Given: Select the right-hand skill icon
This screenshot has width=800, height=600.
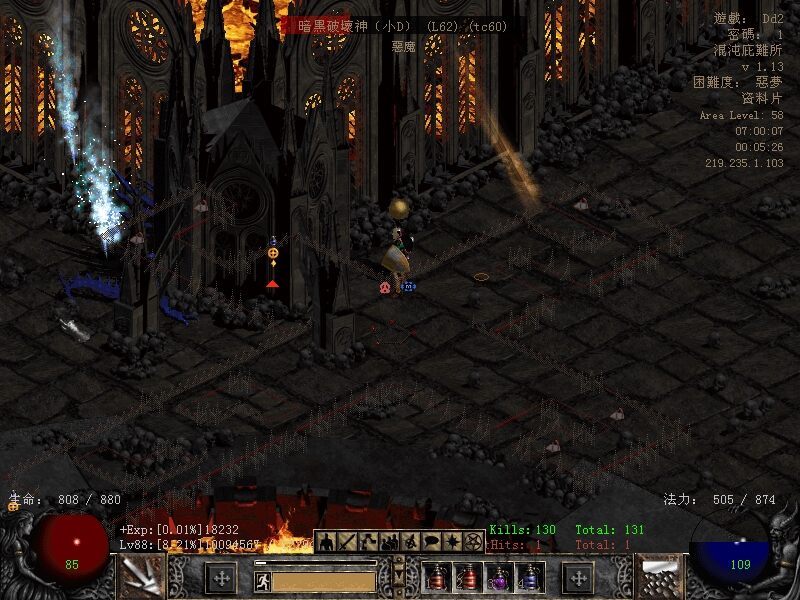Looking at the screenshot, I should [660, 577].
